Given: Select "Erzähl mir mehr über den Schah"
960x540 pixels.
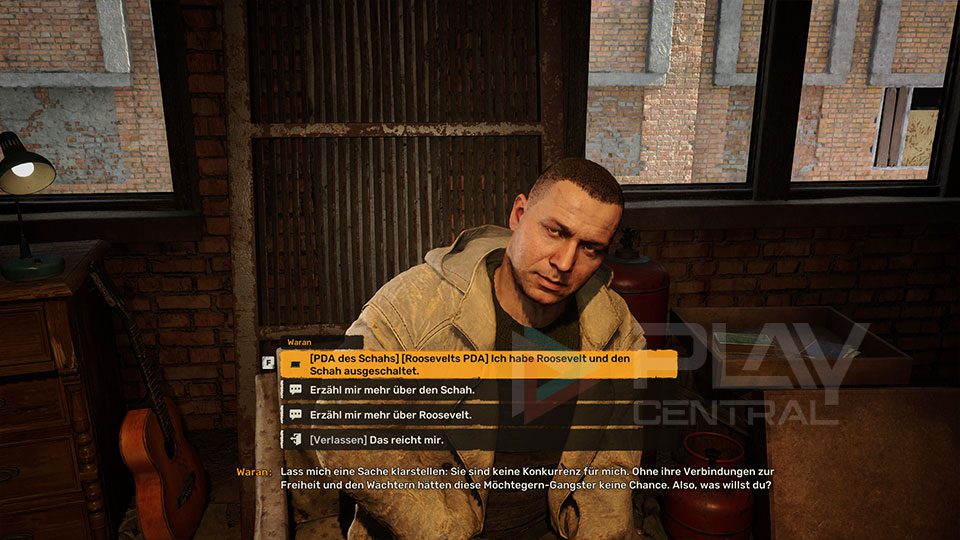Looking at the screenshot, I should (x=391, y=389).
